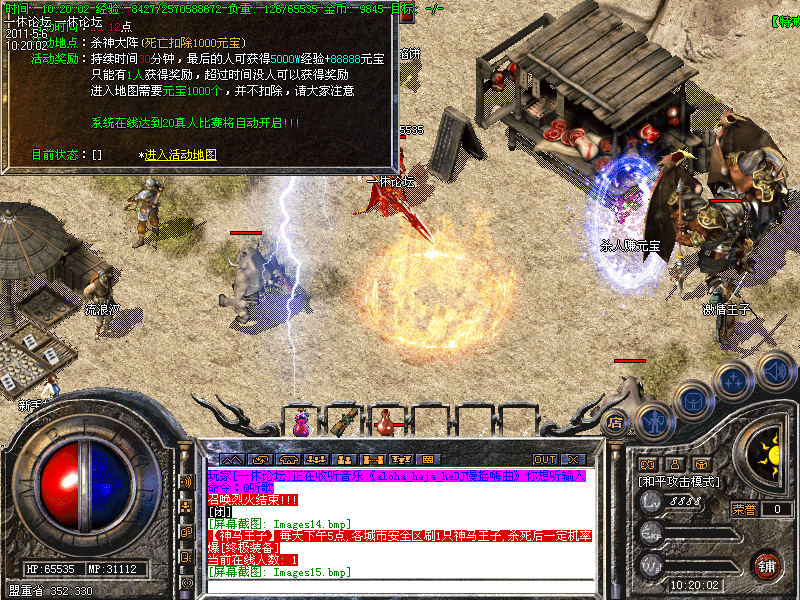This screenshot has width=800, height=600.
Task: Open the bag with the chest icon
Action: pyautogui.click(x=692, y=400)
